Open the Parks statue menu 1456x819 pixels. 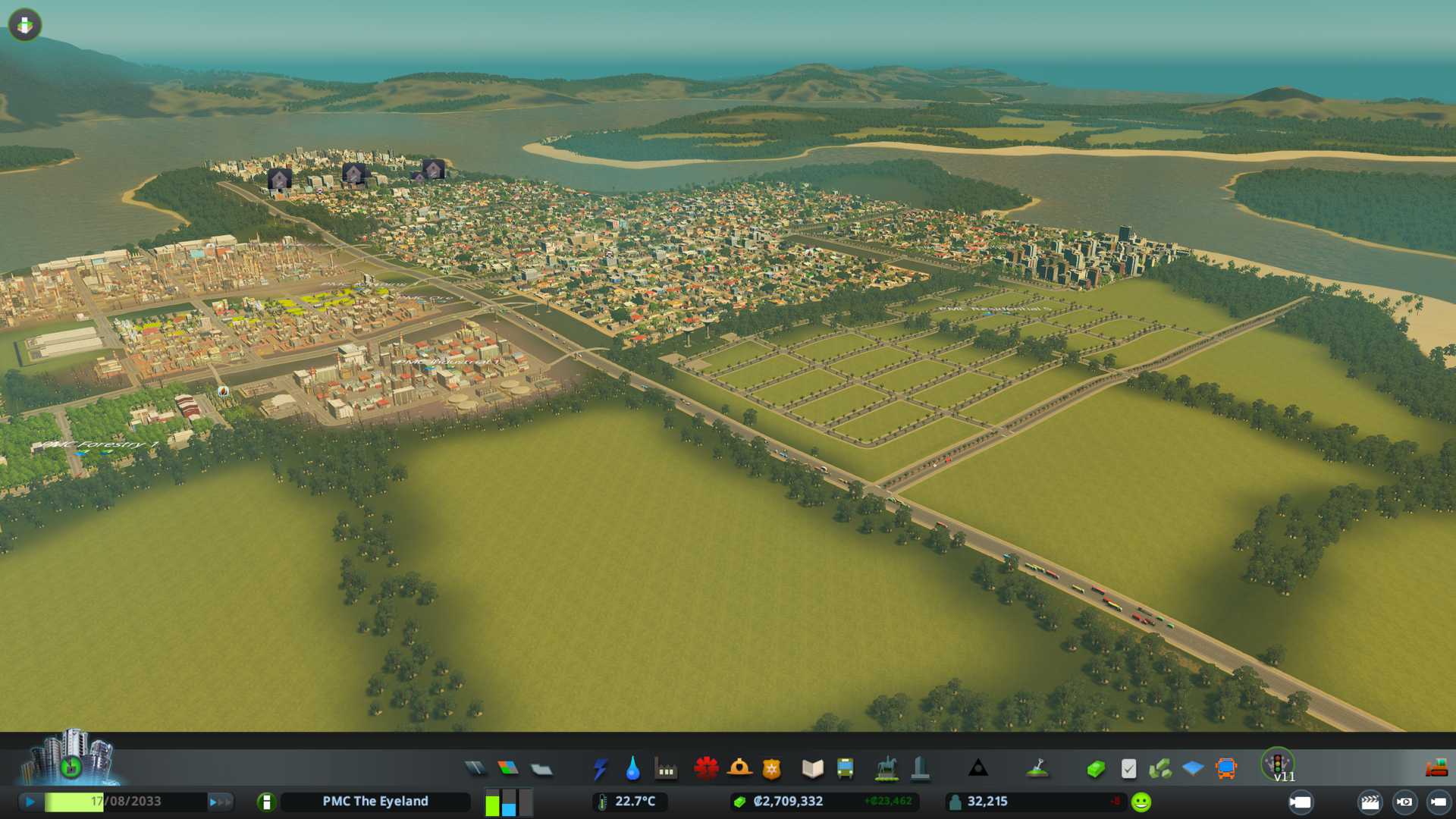(886, 769)
